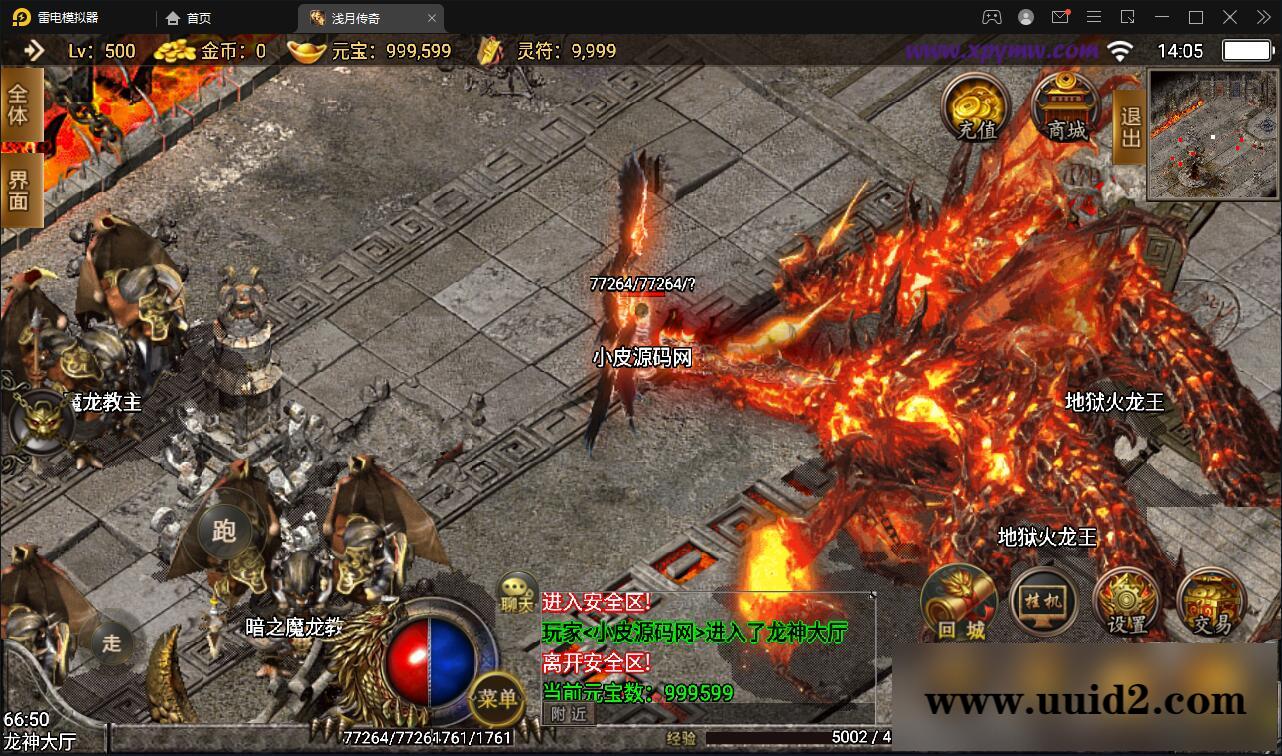Open the emulator hamburger menu
The width and height of the screenshot is (1282, 756).
[x=1094, y=17]
